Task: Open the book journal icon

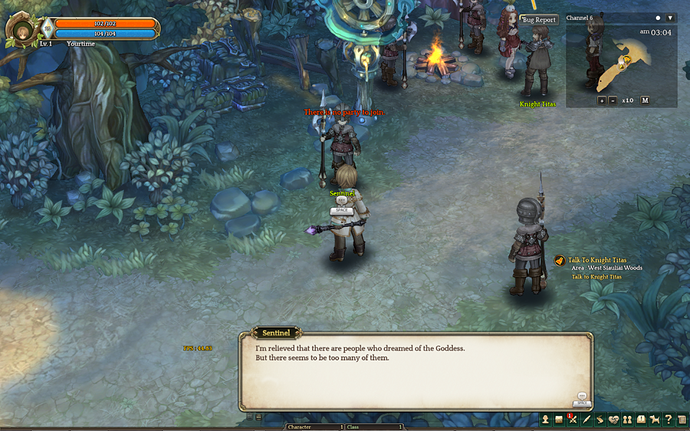Action: [640, 419]
